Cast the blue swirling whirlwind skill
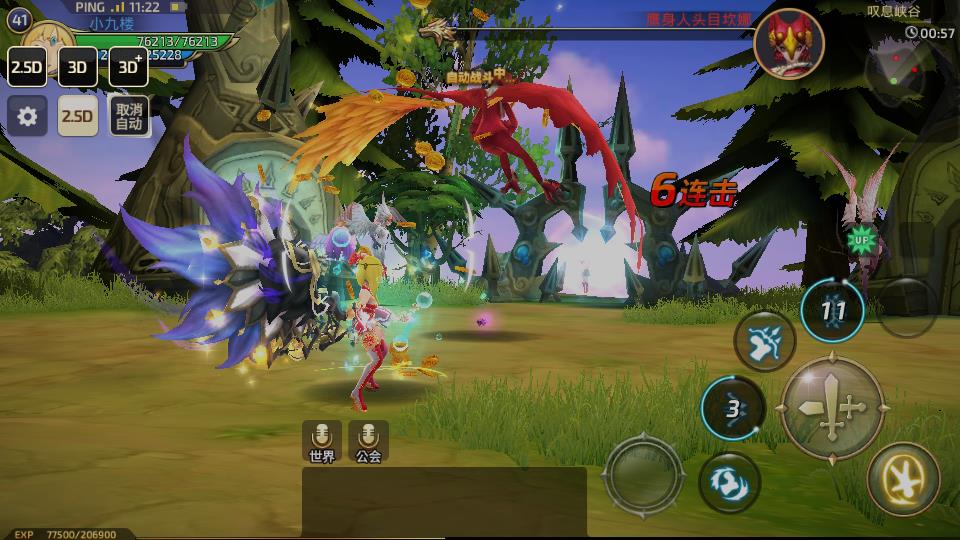 [730, 478]
